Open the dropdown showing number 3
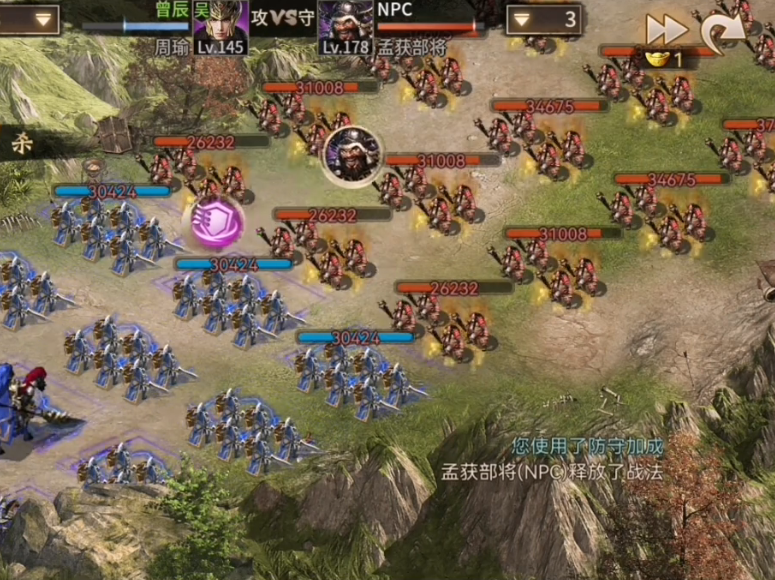Image resolution: width=775 pixels, height=580 pixels. [544, 19]
